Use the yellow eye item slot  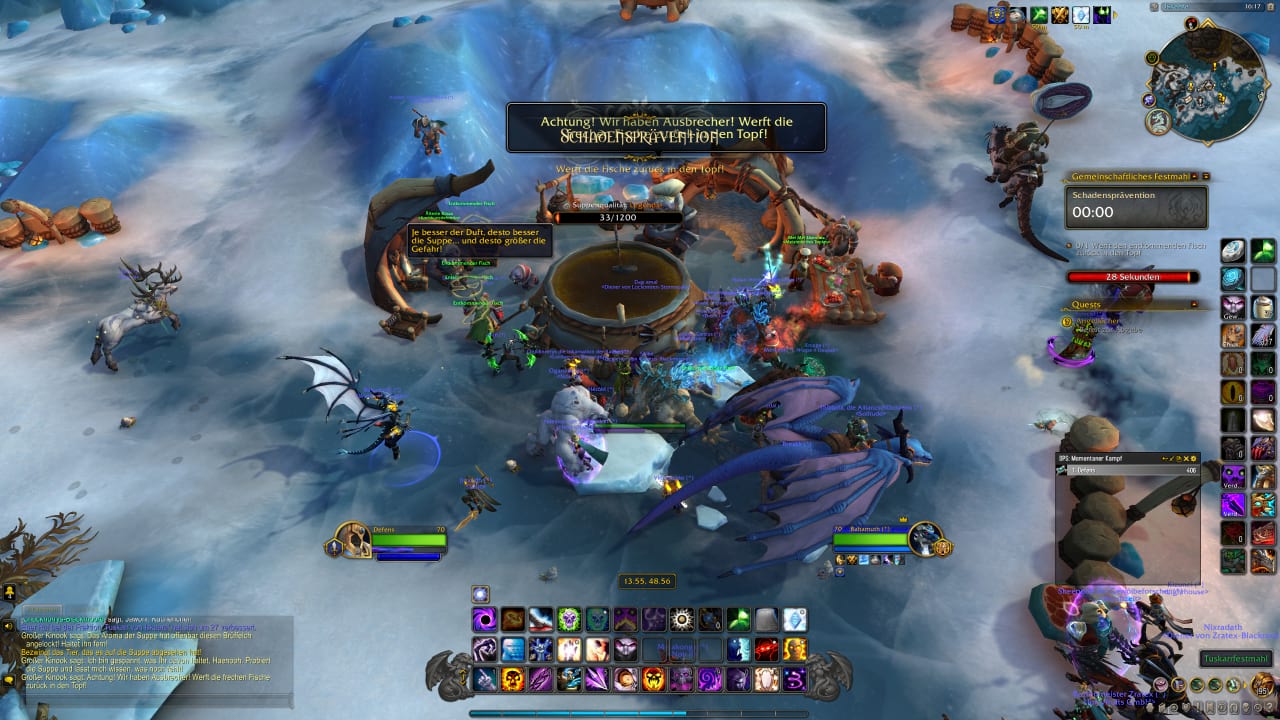coord(1234,392)
